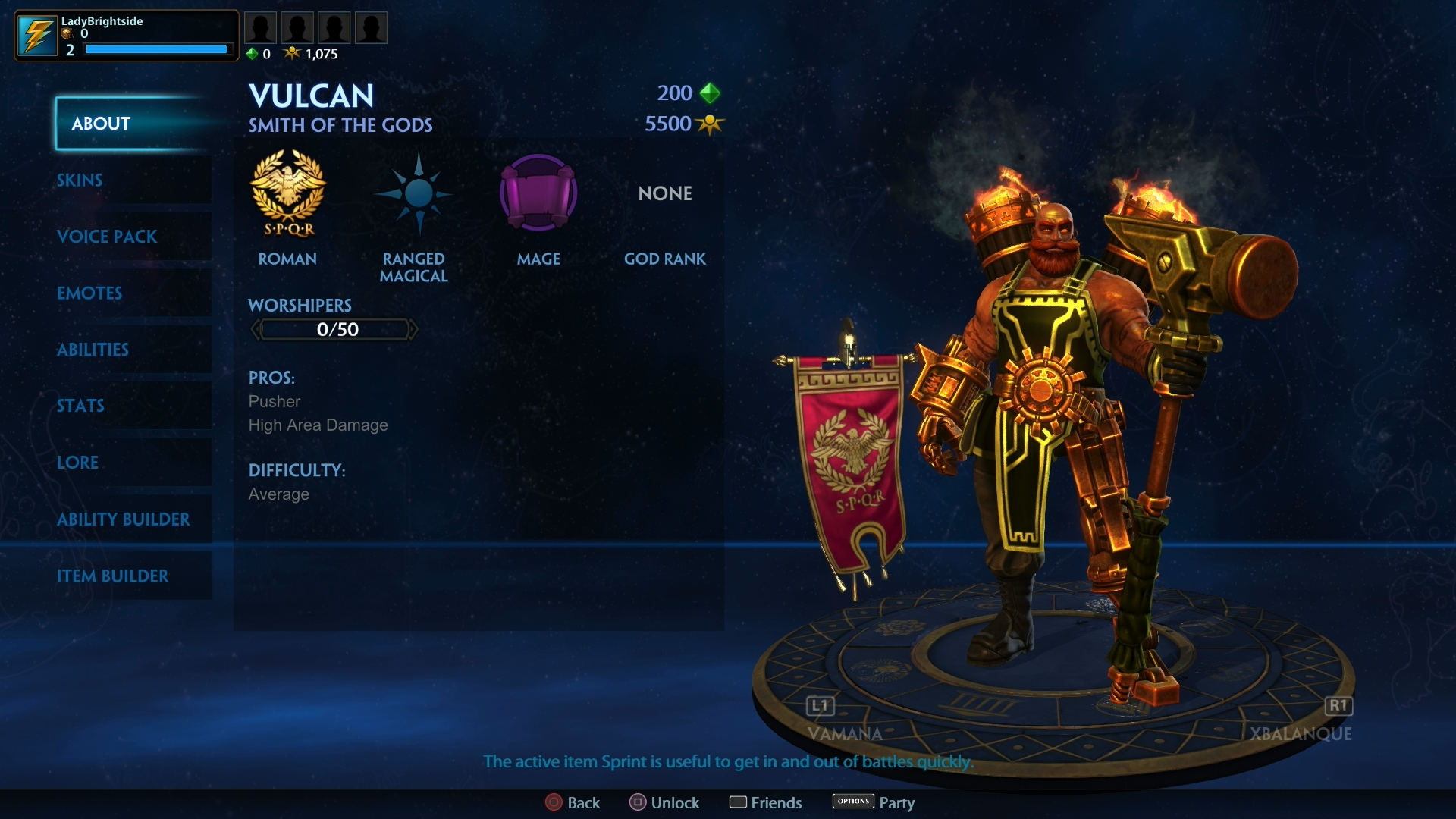The width and height of the screenshot is (1456, 819).
Task: Click the gem currency icon next to 200
Action: click(x=710, y=93)
